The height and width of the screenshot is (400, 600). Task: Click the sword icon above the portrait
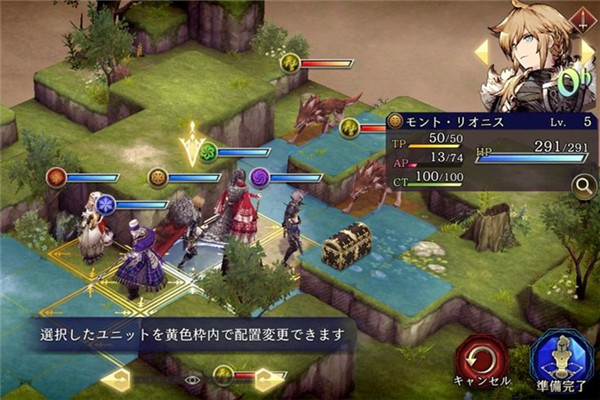pos(582,17)
